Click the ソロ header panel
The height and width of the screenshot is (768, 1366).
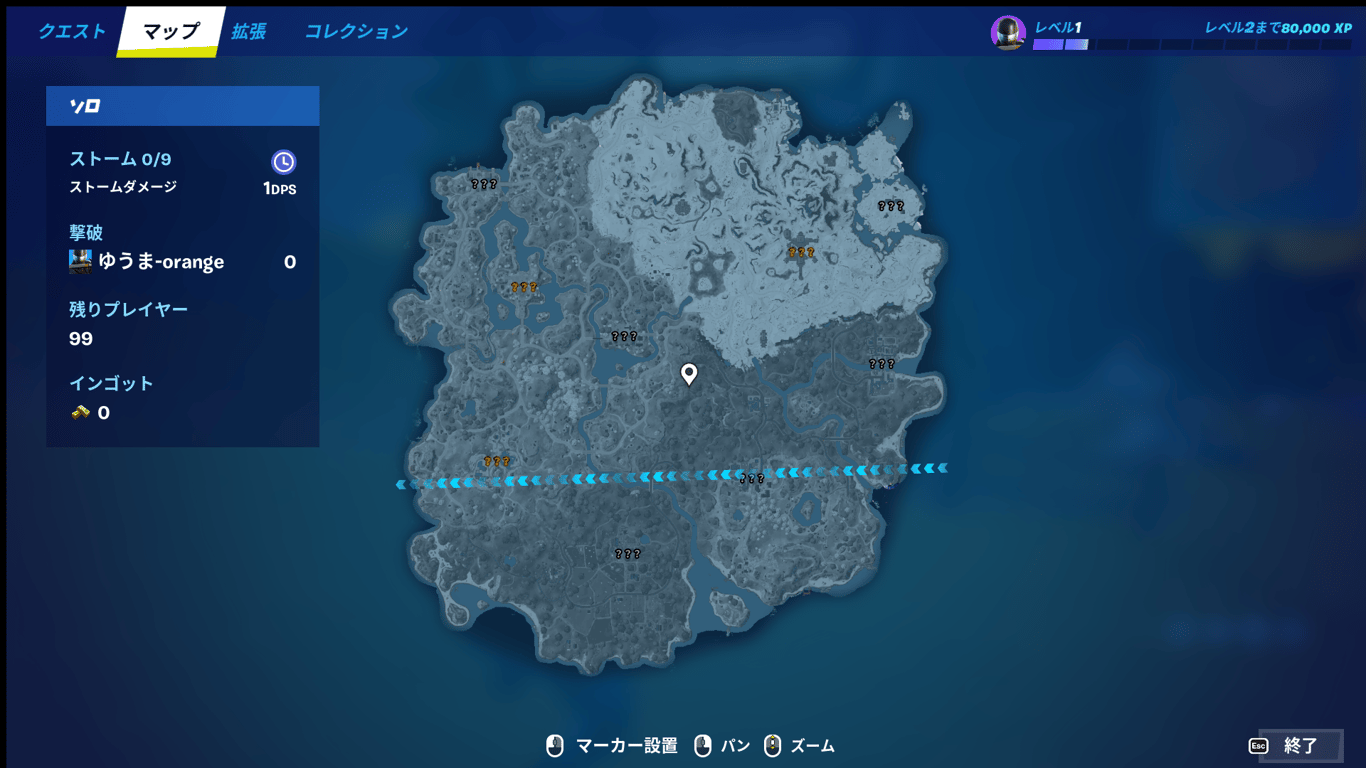point(183,105)
